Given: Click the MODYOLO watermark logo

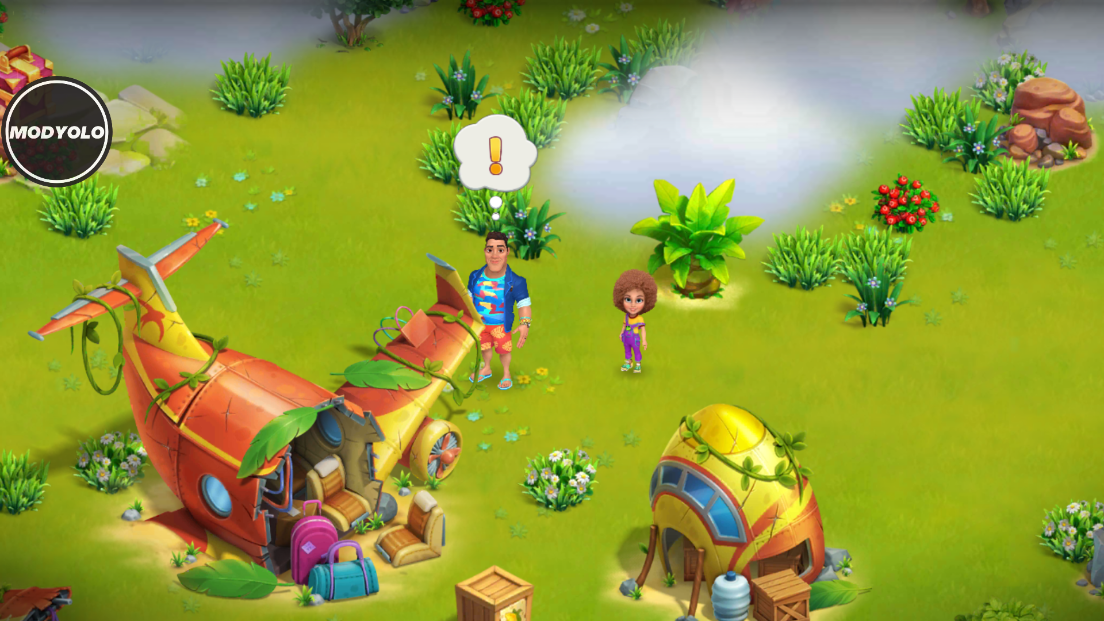Looking at the screenshot, I should (57, 132).
